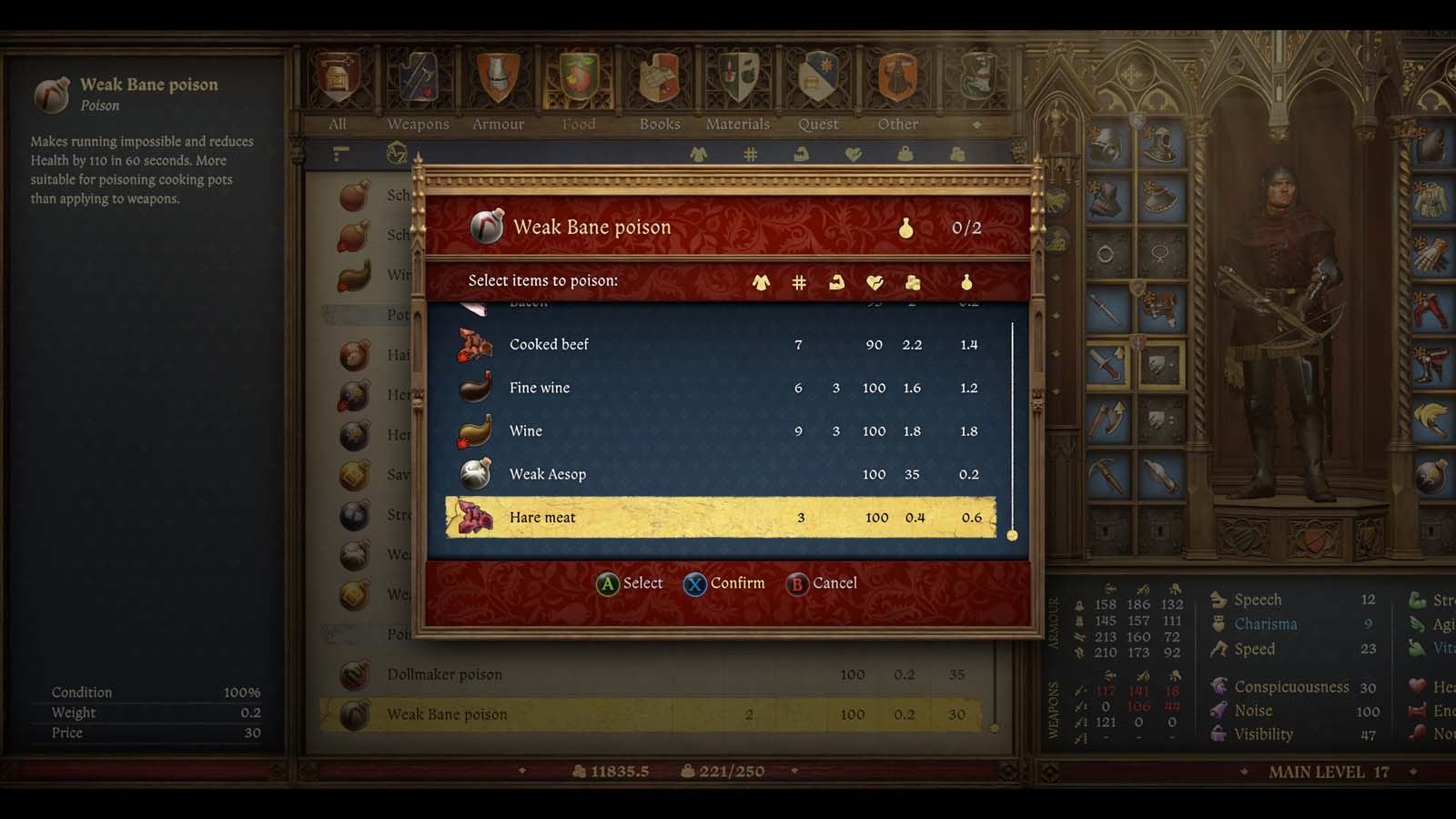Sort poison list by the broken heart icon
Image resolution: width=1456 pixels, height=819 pixels.
click(875, 281)
